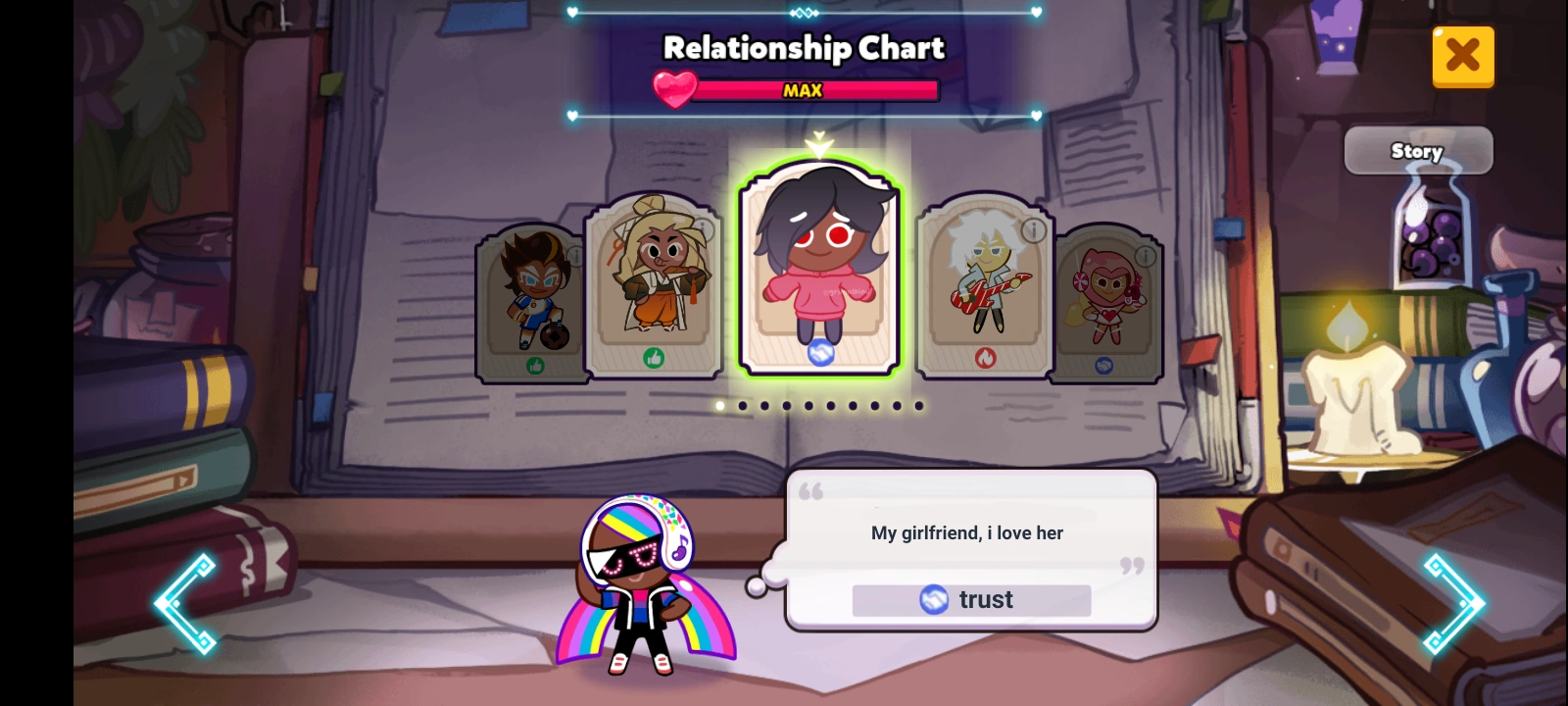The width and height of the screenshot is (1568, 706).
Task: Click the MAX relationship progress bar
Action: [803, 91]
